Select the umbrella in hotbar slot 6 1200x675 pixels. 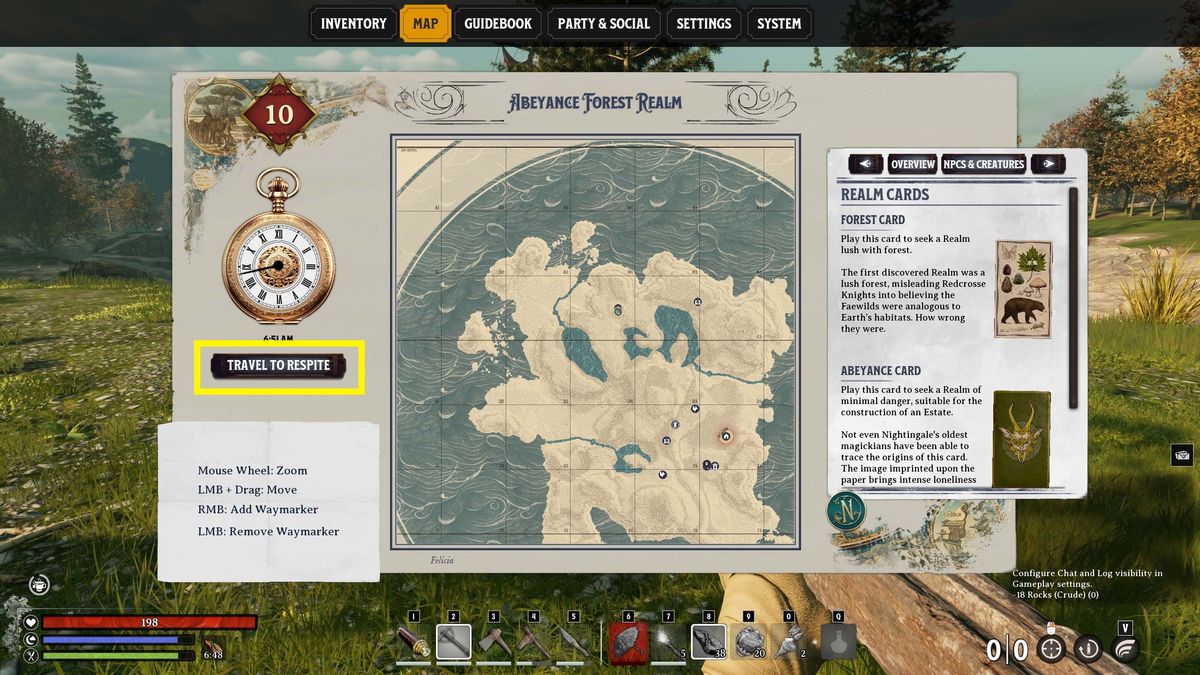tap(629, 642)
